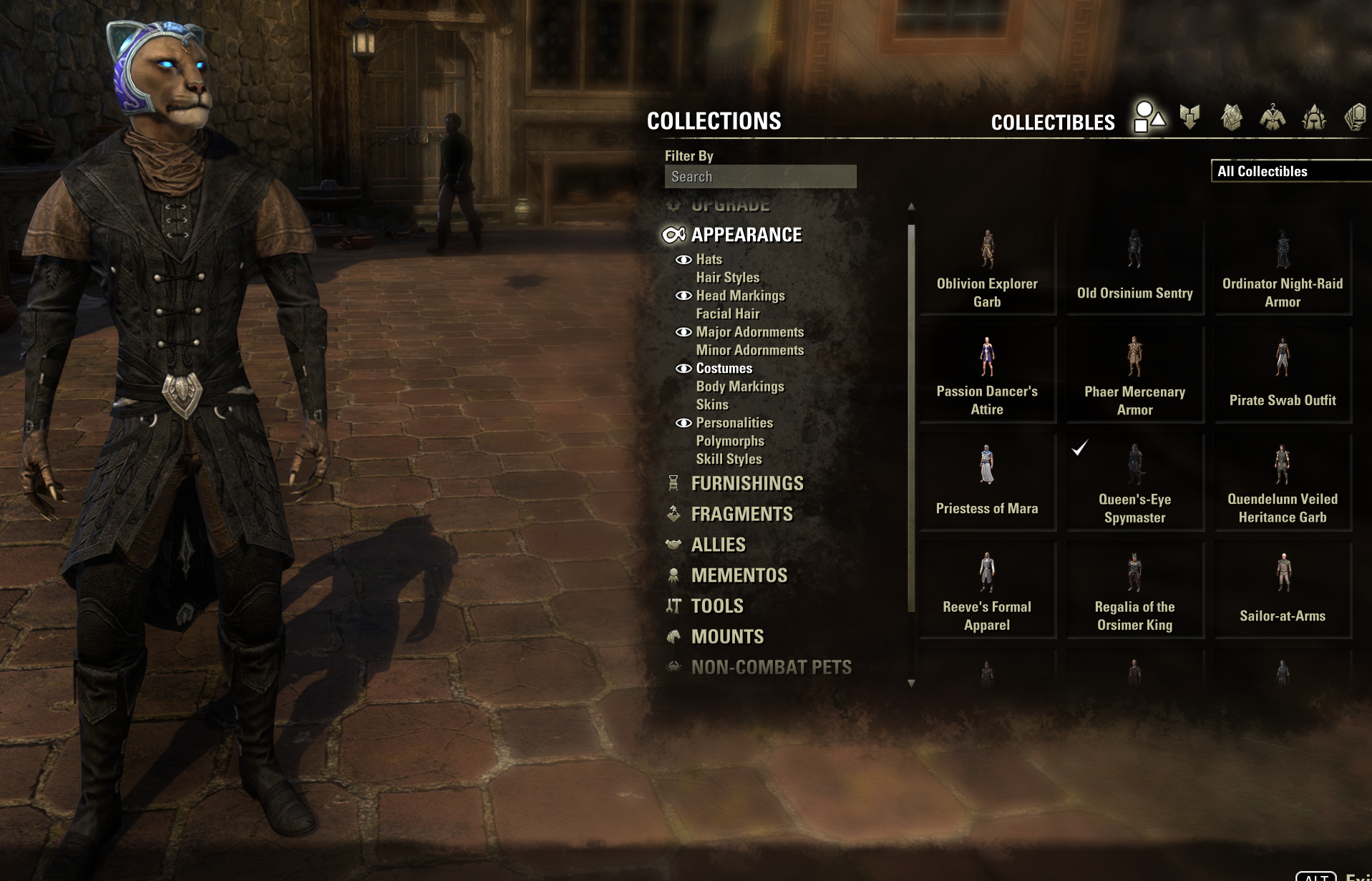Click the Search filter field

pos(760,177)
